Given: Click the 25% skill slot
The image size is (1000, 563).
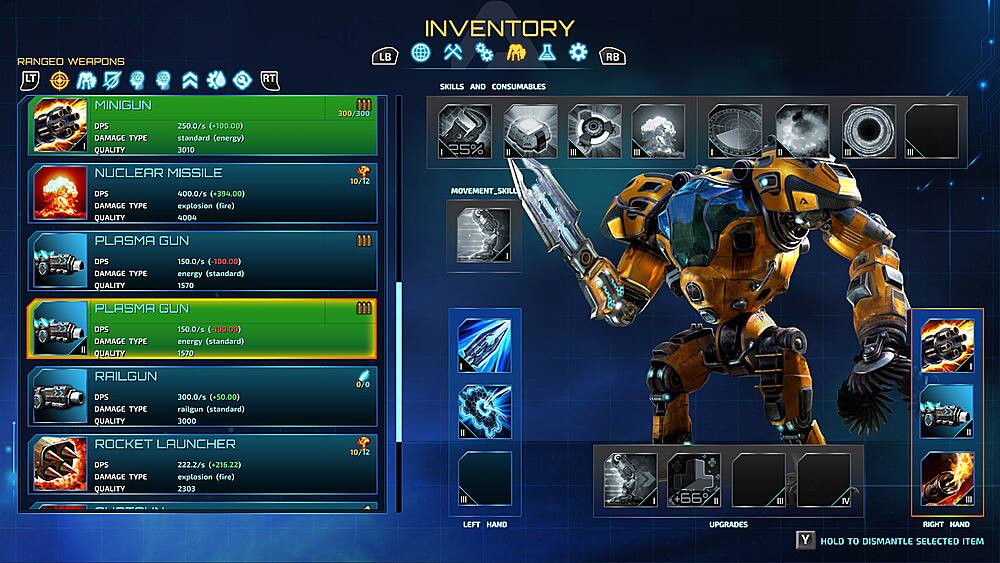Looking at the screenshot, I should 465,131.
